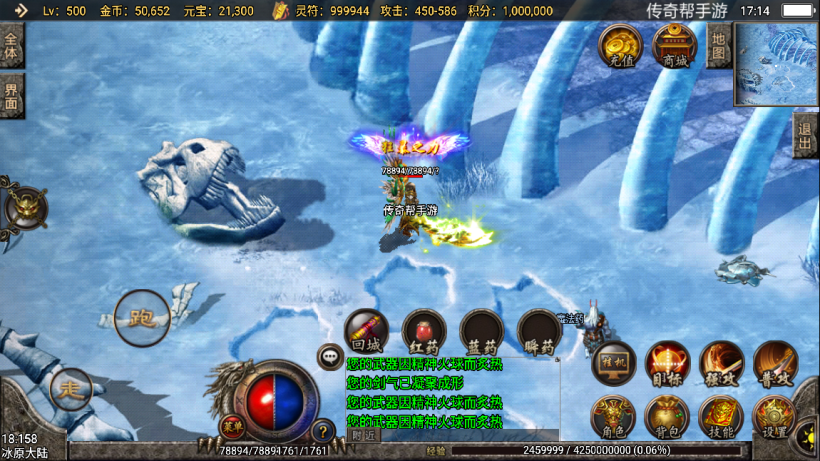Click the 地图 map button

[718, 45]
